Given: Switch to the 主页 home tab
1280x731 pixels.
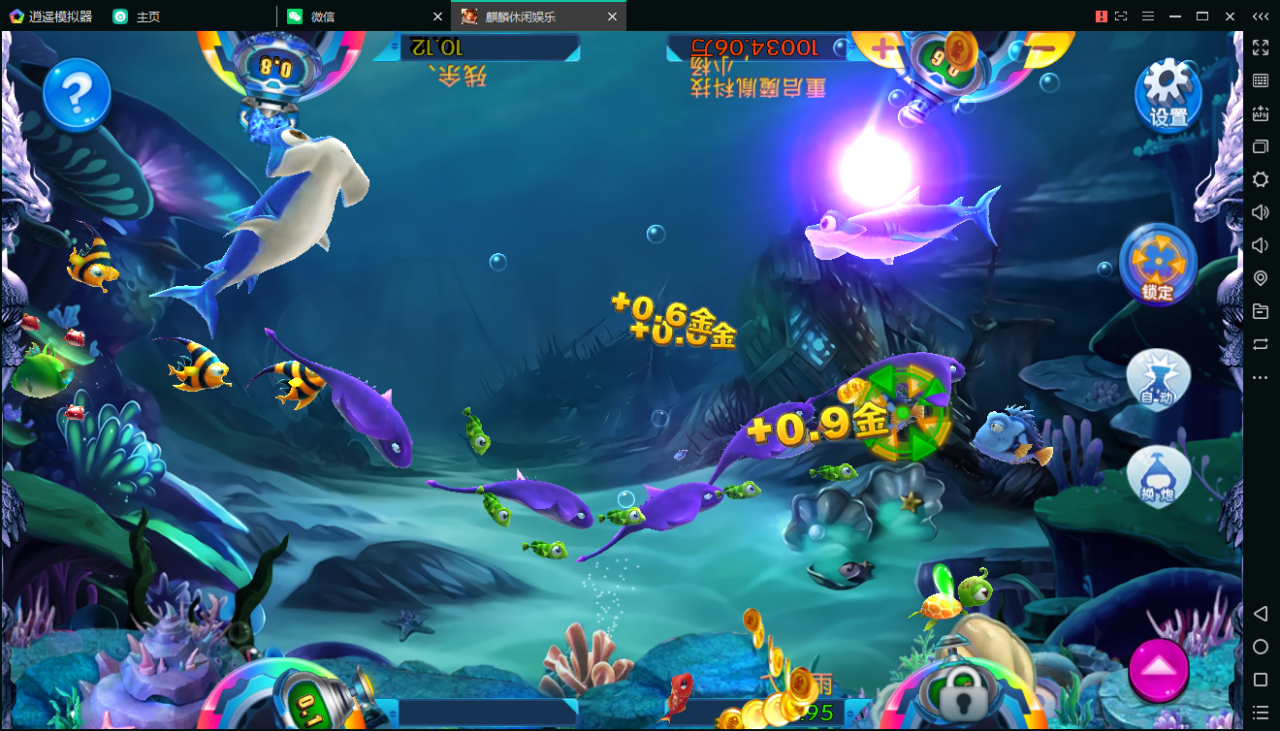Looking at the screenshot, I should point(148,16).
